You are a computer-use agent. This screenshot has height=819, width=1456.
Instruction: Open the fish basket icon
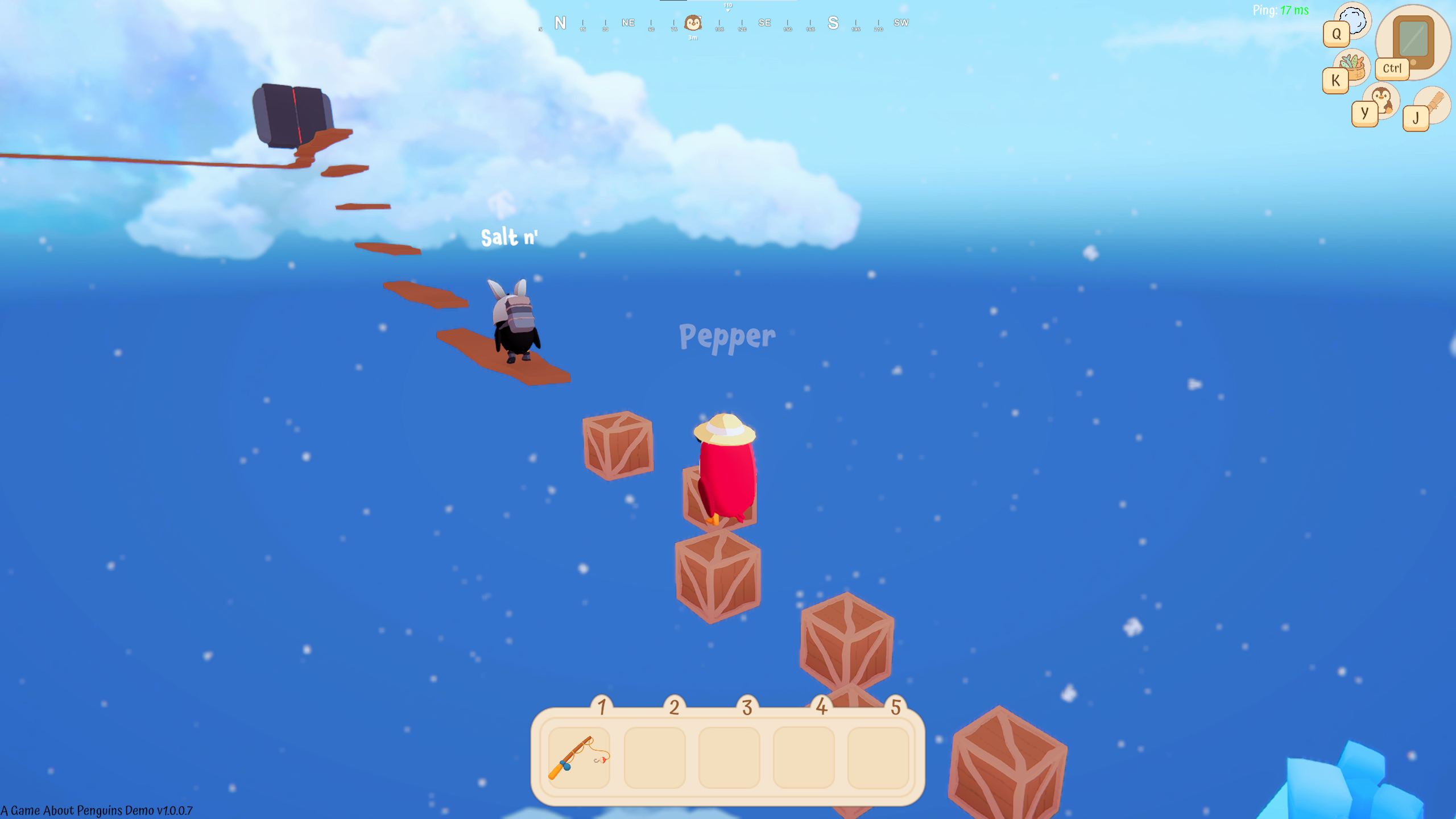tap(1353, 66)
